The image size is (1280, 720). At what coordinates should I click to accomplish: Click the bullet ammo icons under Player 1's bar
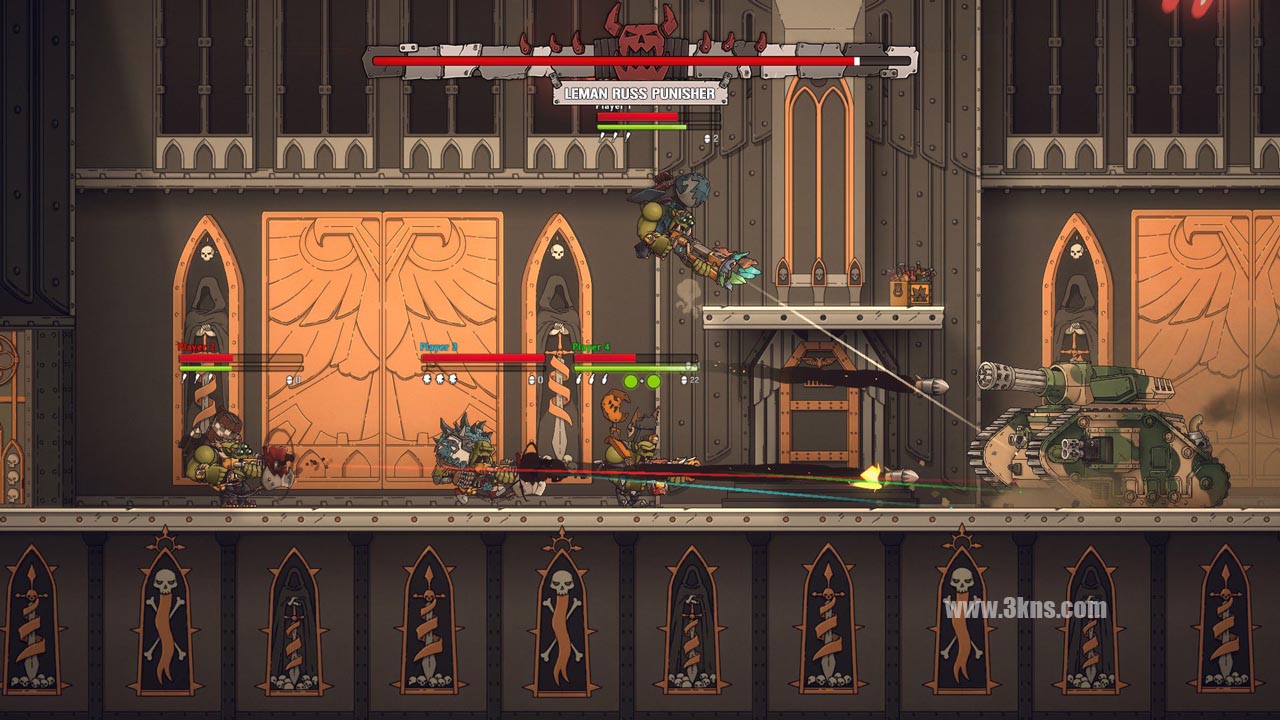click(615, 136)
